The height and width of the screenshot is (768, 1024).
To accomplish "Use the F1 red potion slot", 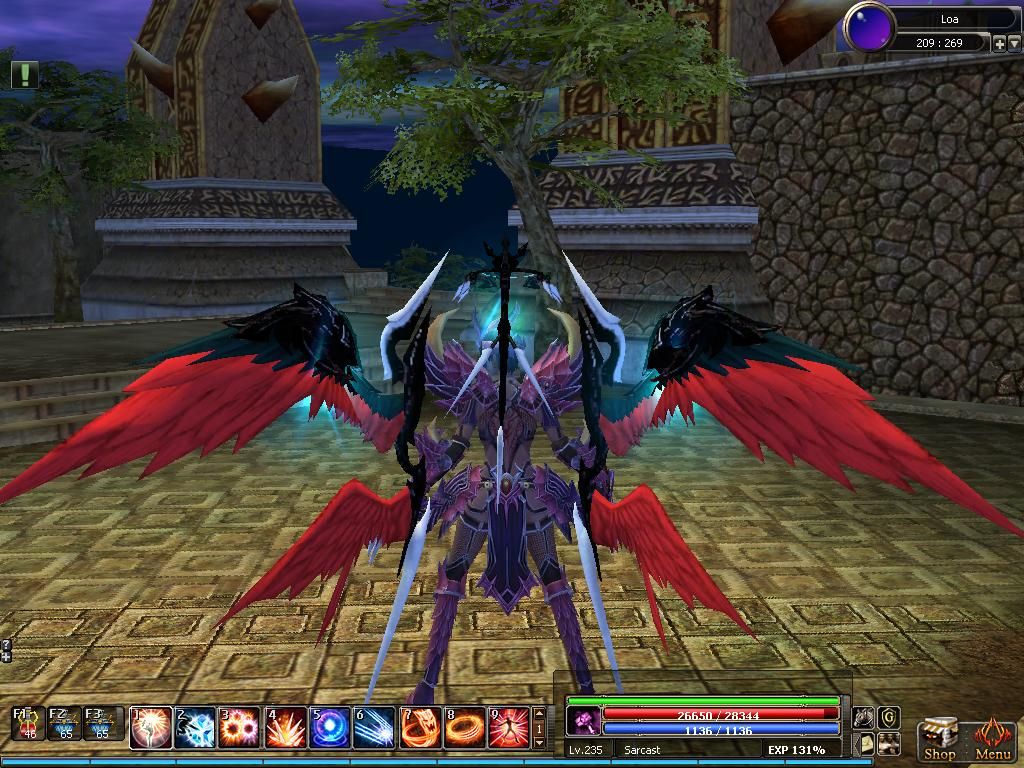I will click(x=29, y=724).
